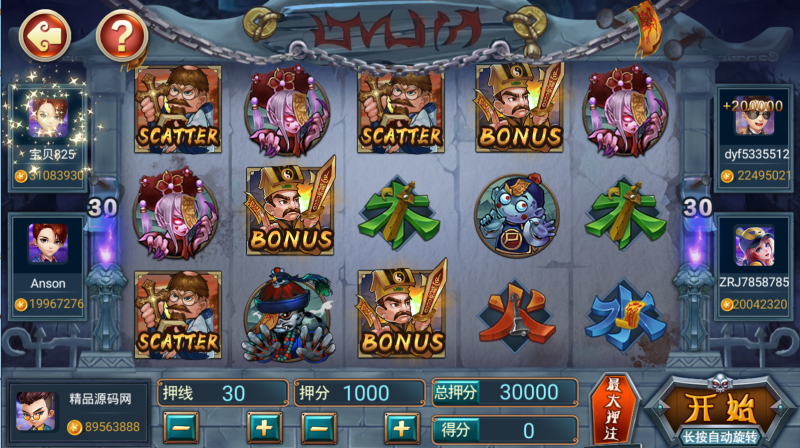Start the spin with the 开始 button

(x=709, y=412)
